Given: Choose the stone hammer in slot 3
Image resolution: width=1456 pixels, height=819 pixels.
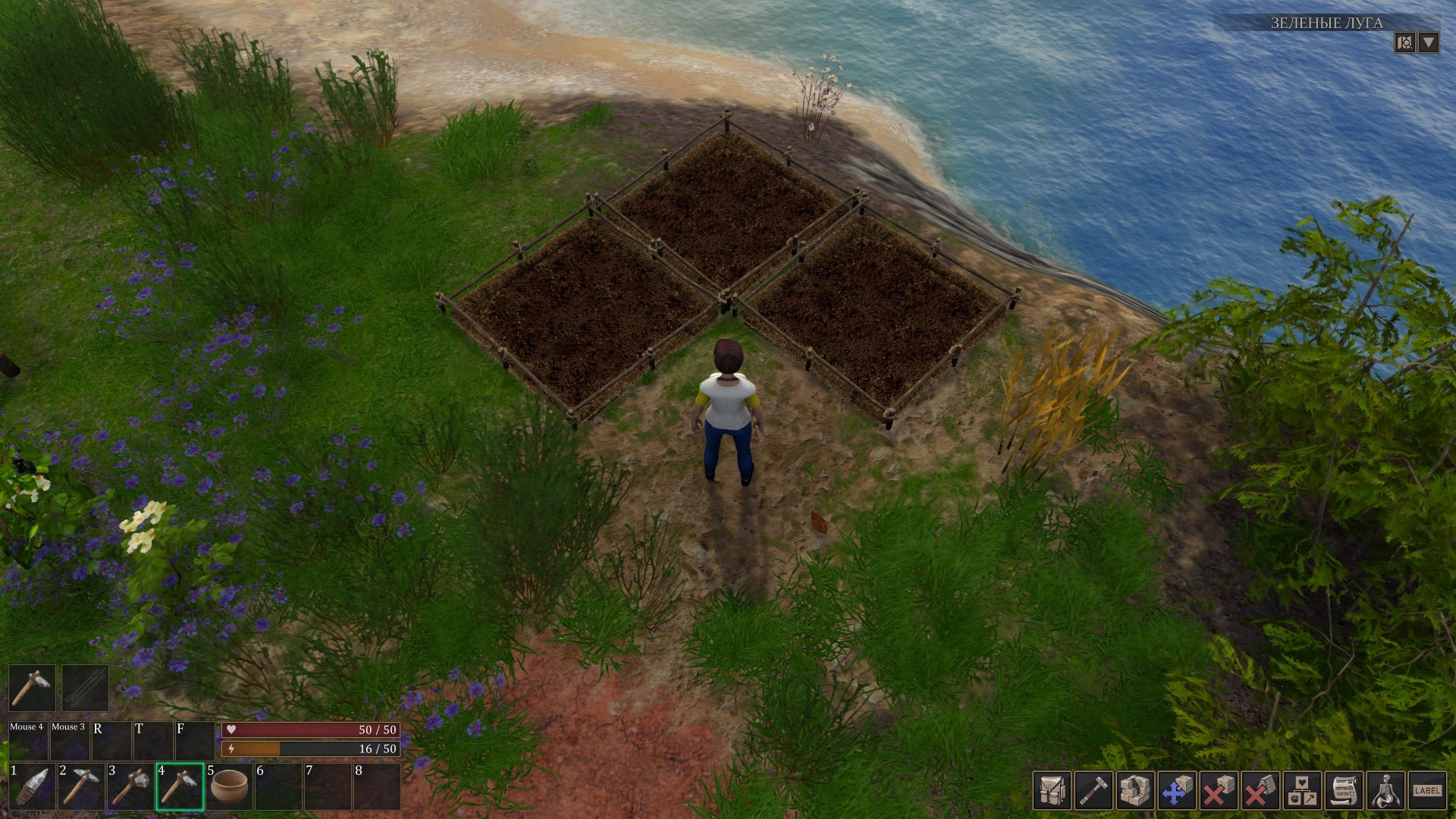Looking at the screenshot, I should click(x=130, y=786).
